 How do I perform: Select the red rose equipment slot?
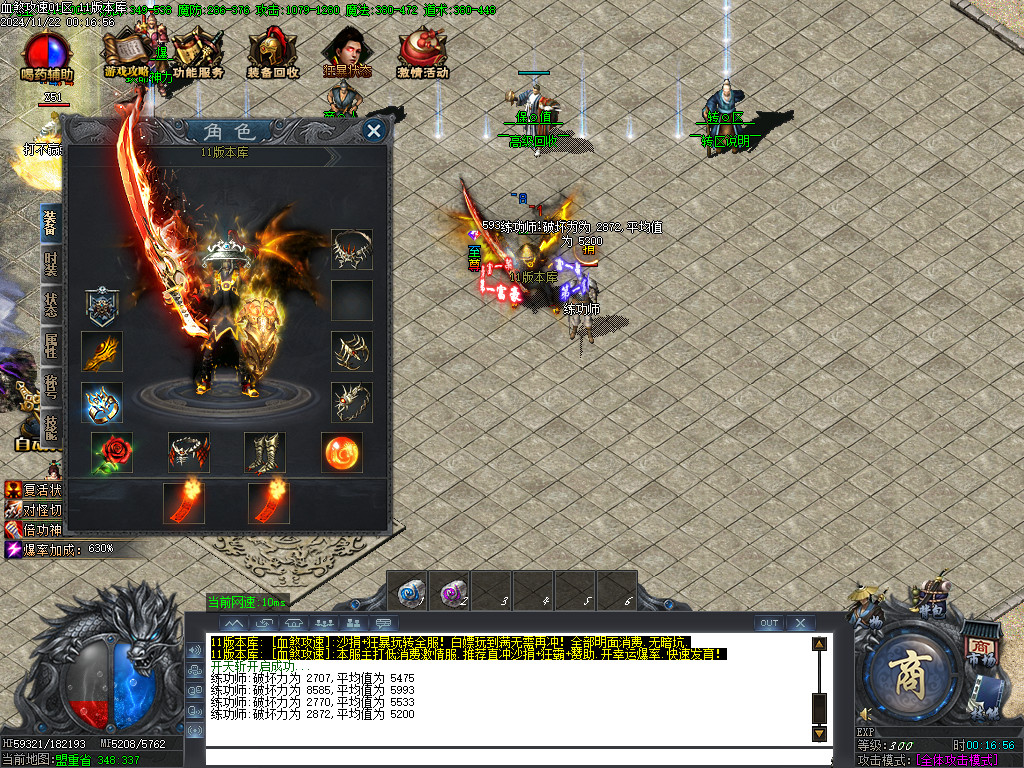112,453
